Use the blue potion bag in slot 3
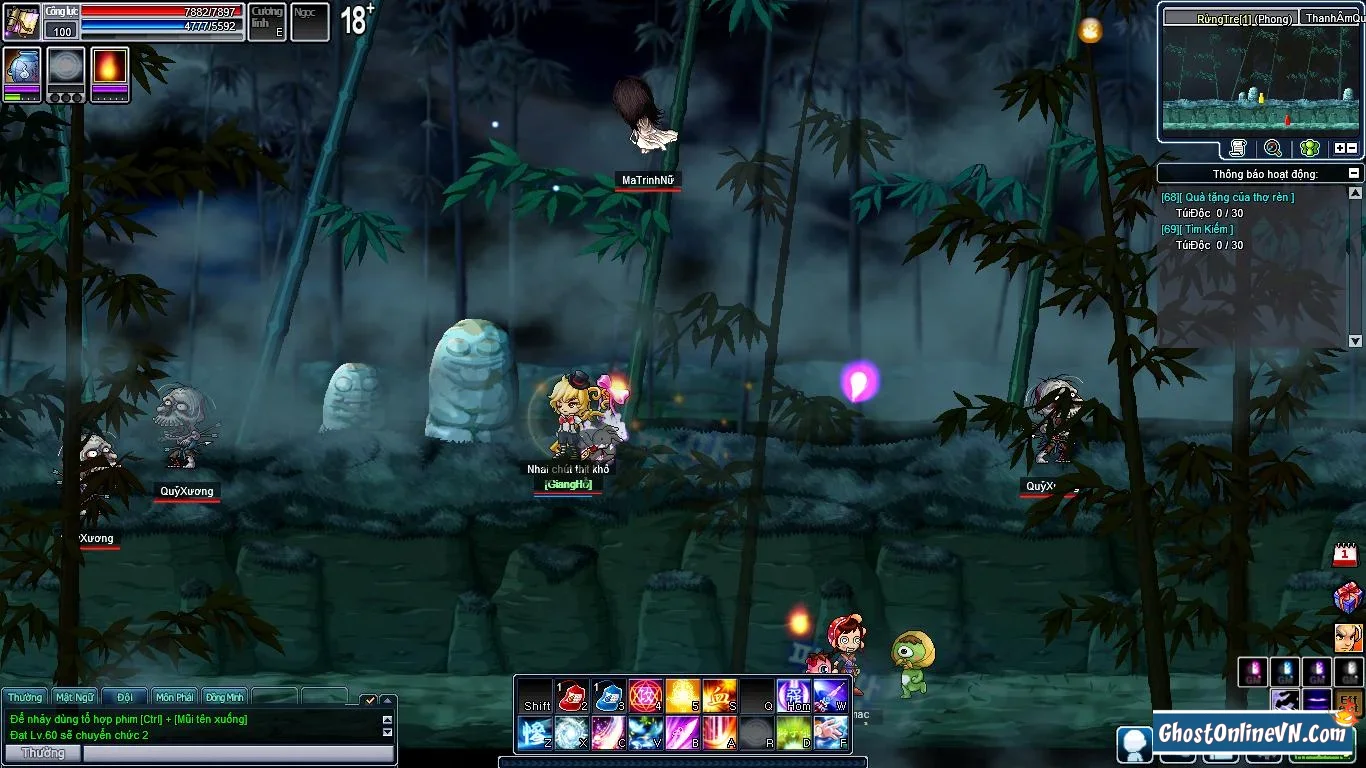This screenshot has width=1366, height=768. click(609, 696)
